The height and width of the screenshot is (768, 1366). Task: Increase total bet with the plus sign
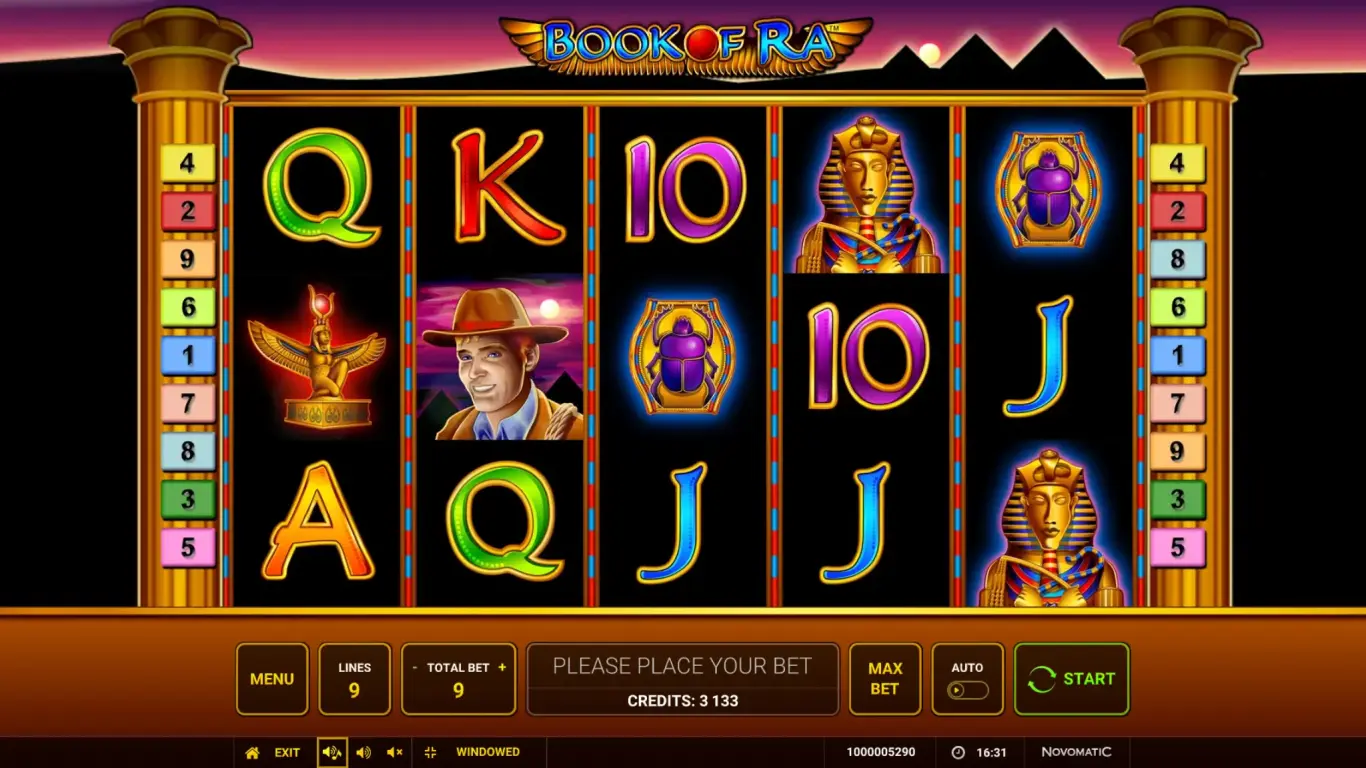point(502,667)
